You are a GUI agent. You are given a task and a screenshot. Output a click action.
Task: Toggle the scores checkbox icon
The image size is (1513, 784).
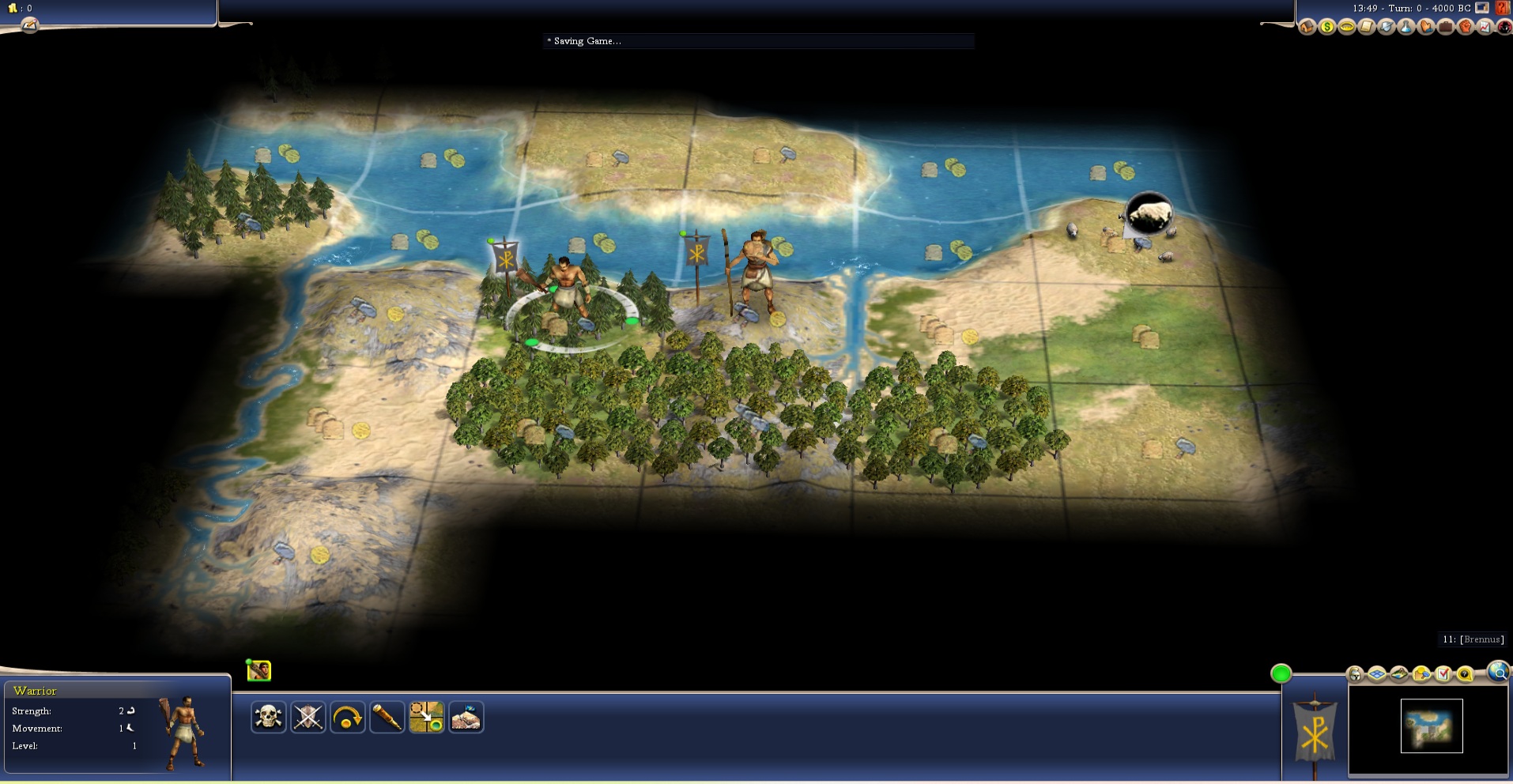pos(1443,674)
